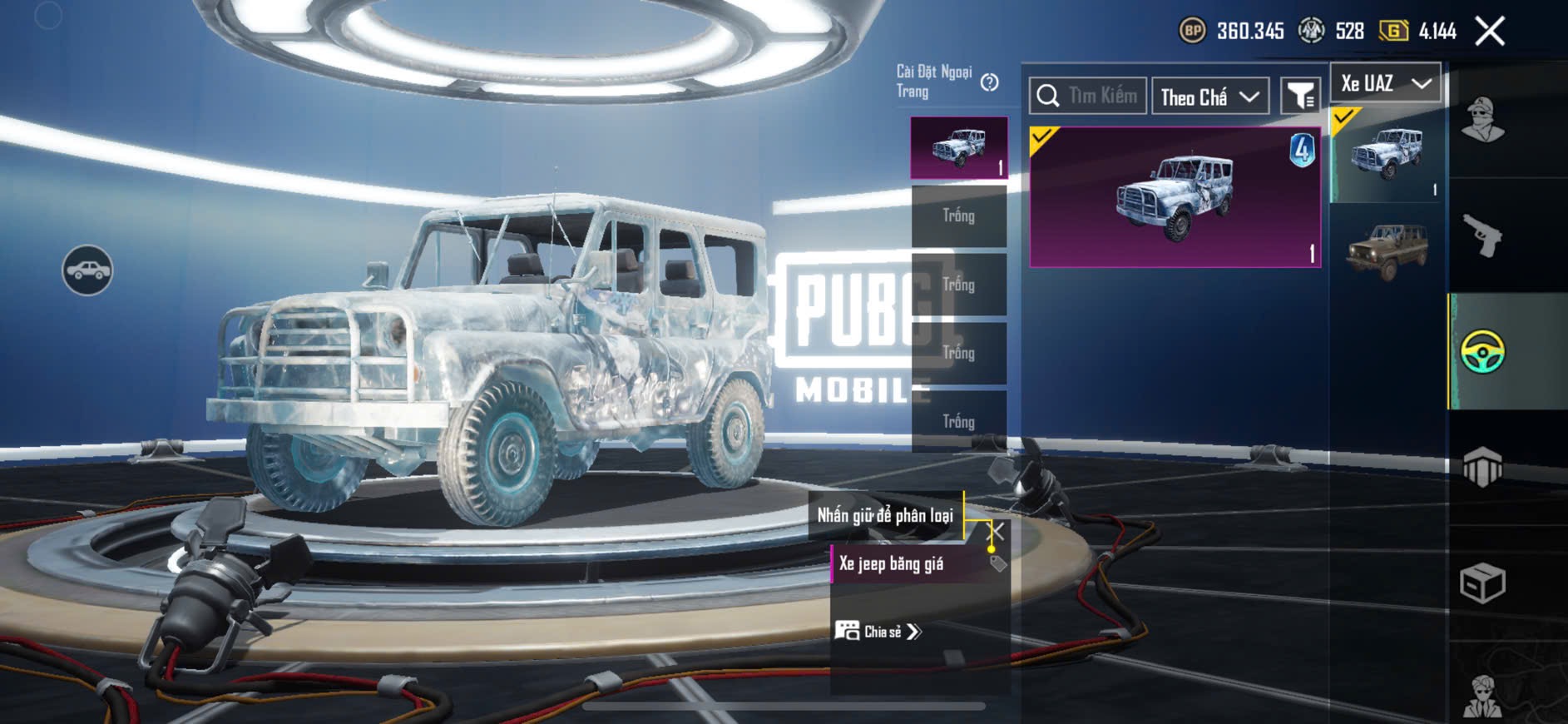The height and width of the screenshot is (724, 1568).
Task: Click the tag icon beside the skin name
Action: click(998, 563)
